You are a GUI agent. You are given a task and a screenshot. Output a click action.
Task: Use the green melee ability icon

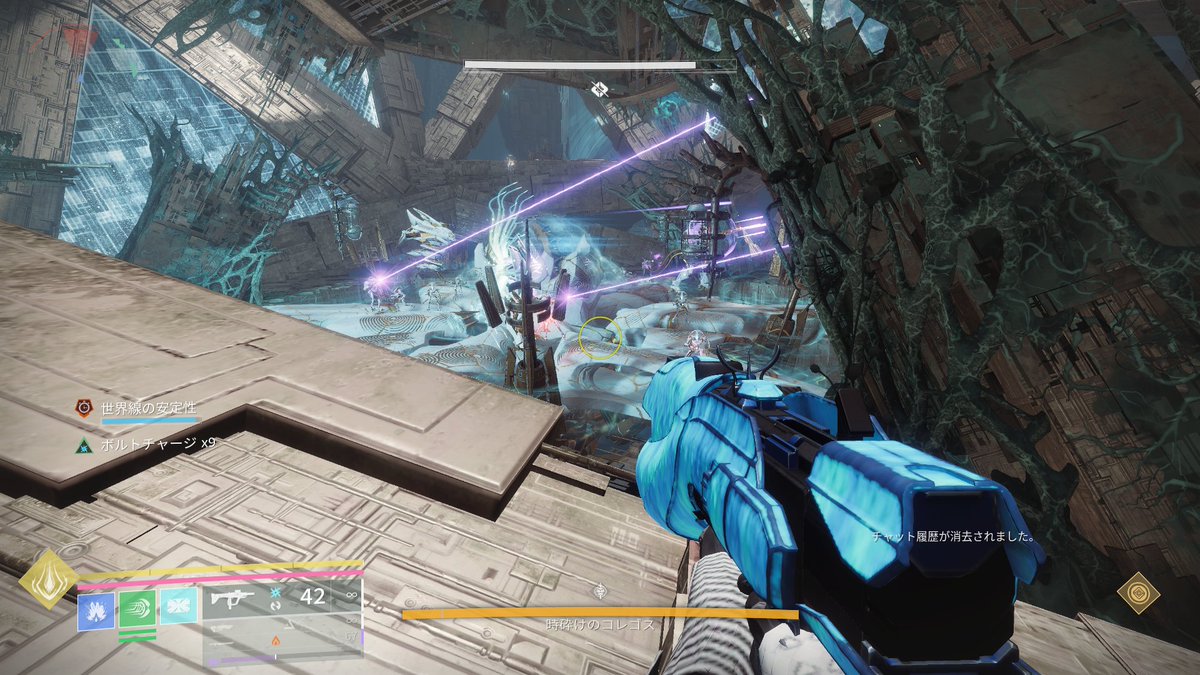[137, 608]
